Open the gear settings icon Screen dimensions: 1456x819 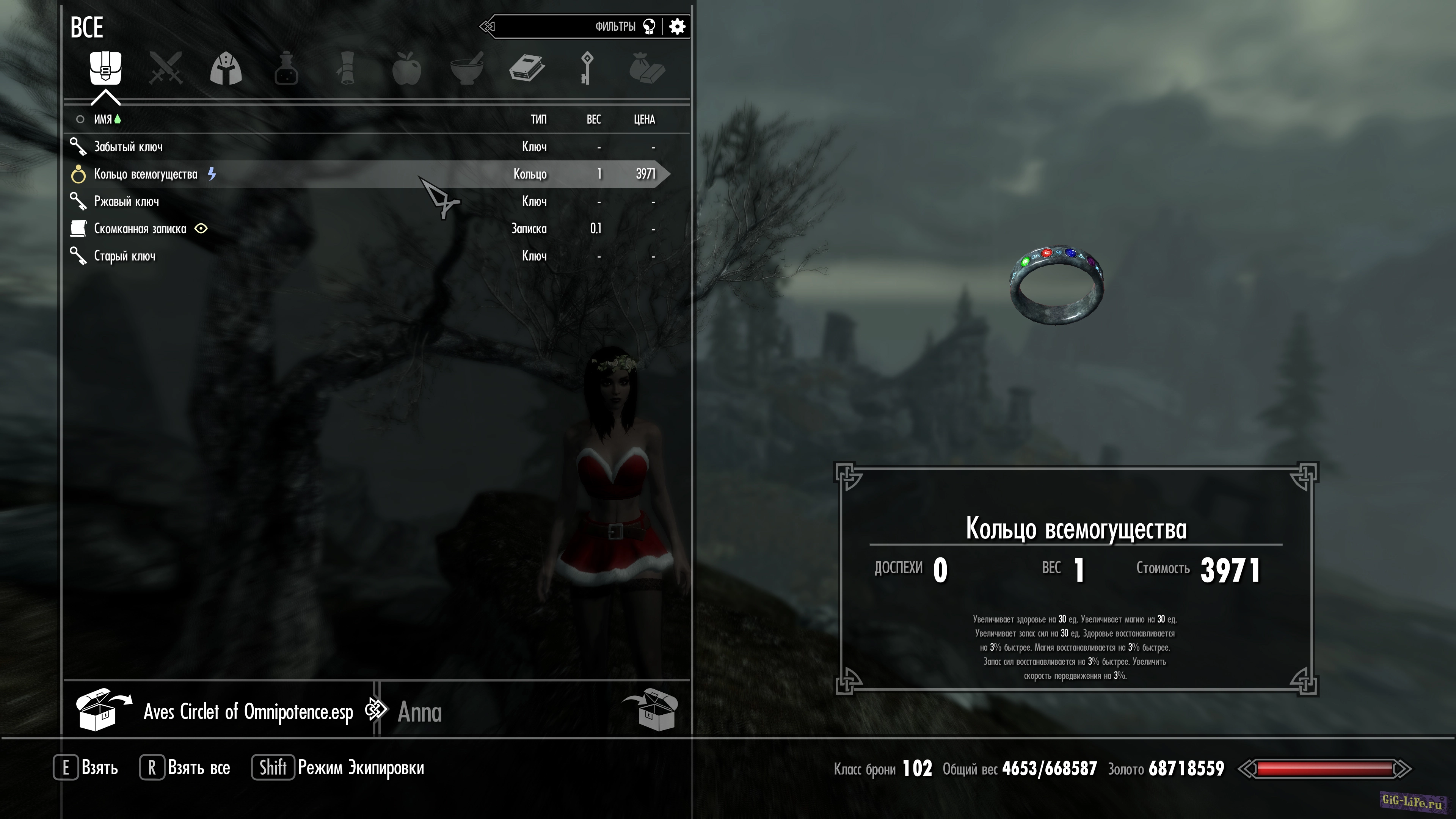(677, 27)
